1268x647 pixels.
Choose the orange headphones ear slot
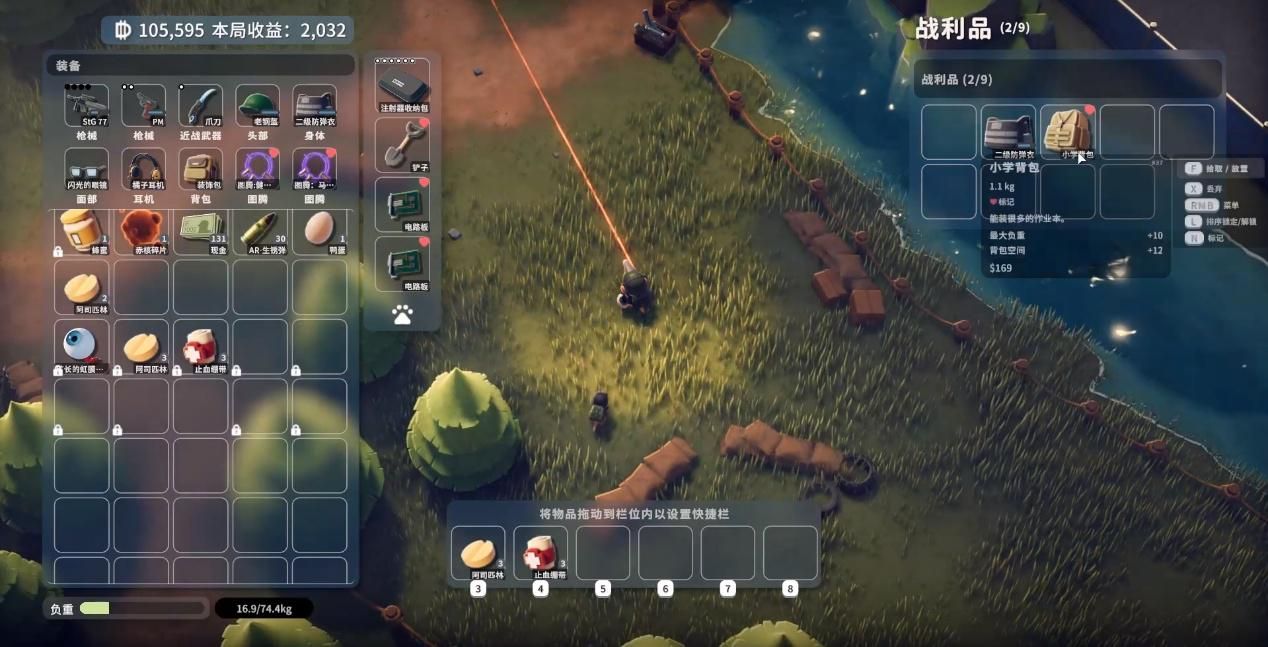[143, 168]
